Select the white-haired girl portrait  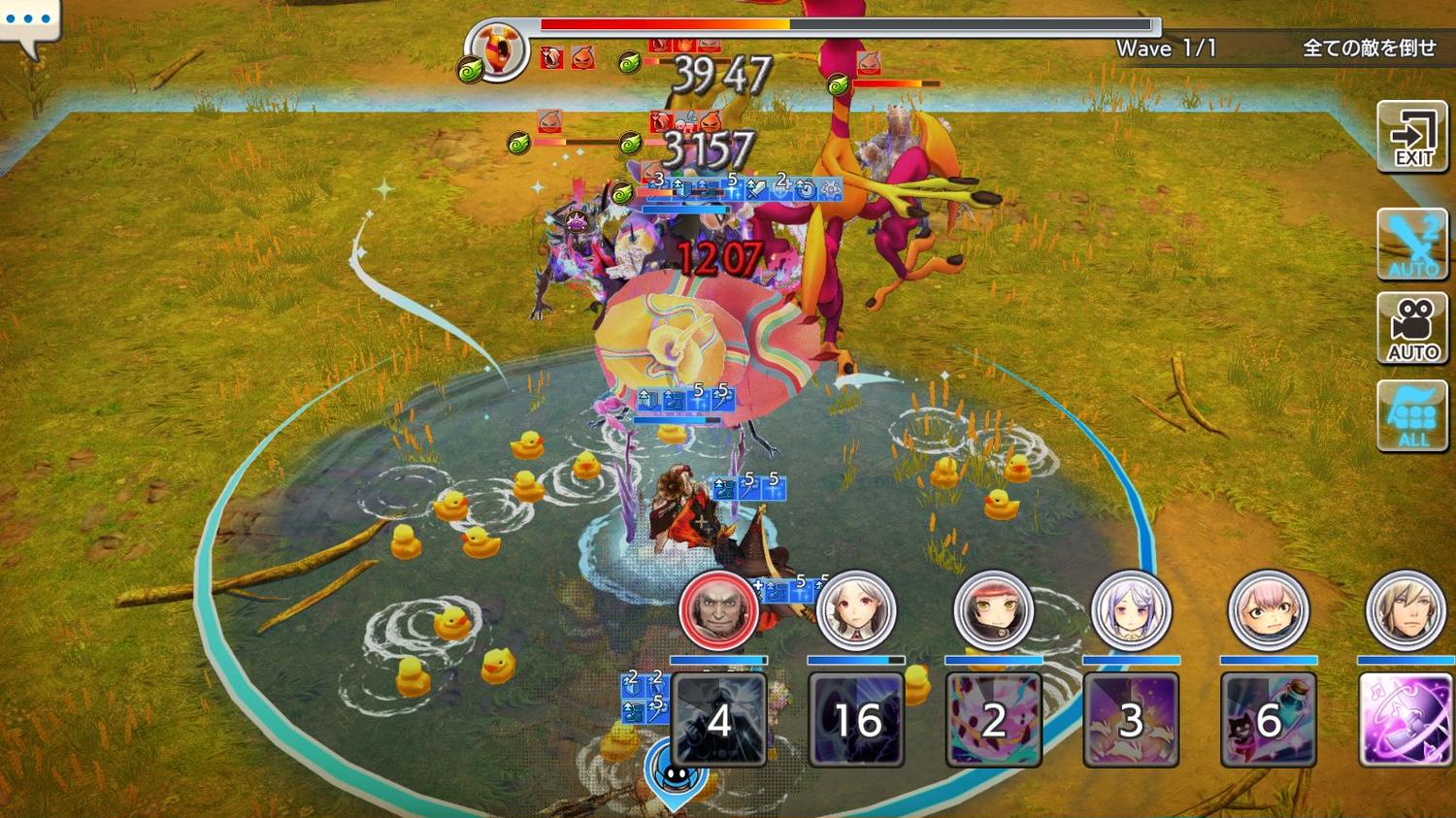855,610
